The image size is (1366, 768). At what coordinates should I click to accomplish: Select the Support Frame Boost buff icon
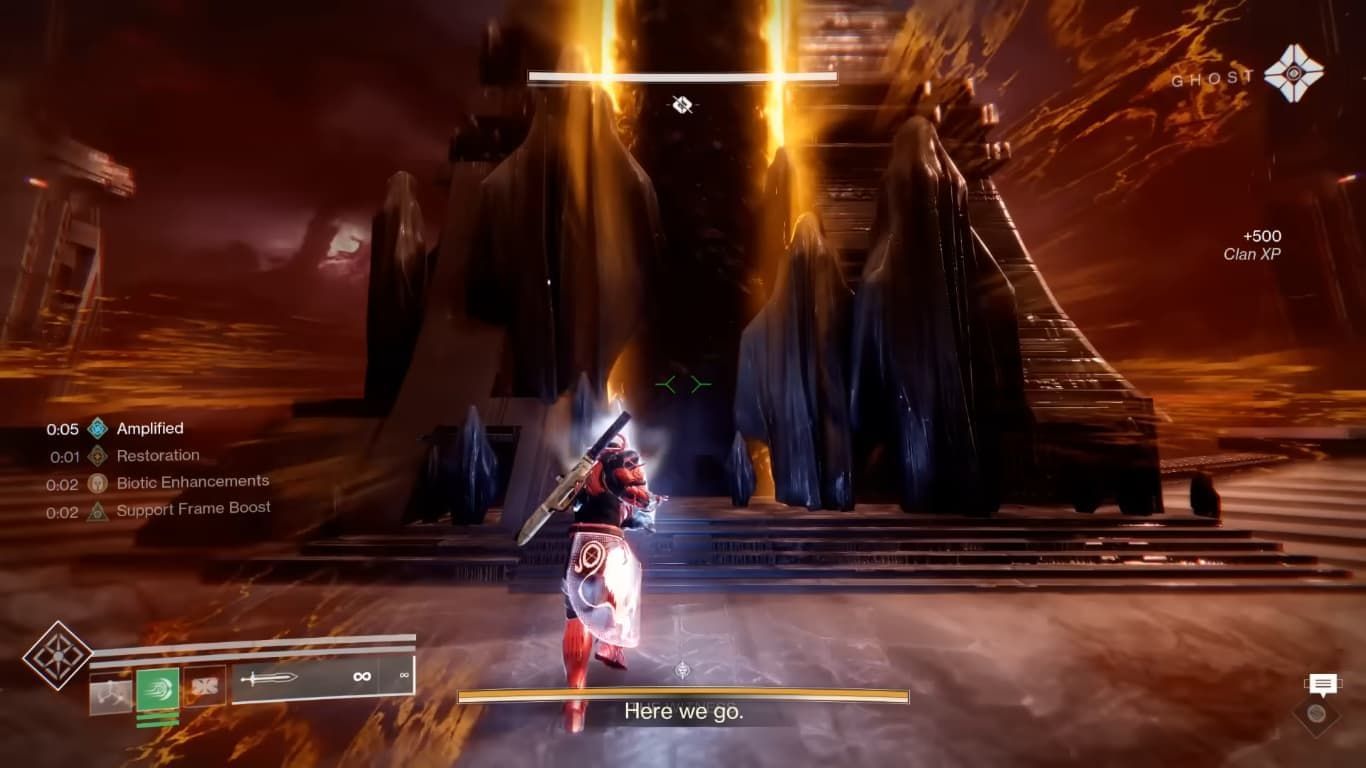[x=97, y=508]
